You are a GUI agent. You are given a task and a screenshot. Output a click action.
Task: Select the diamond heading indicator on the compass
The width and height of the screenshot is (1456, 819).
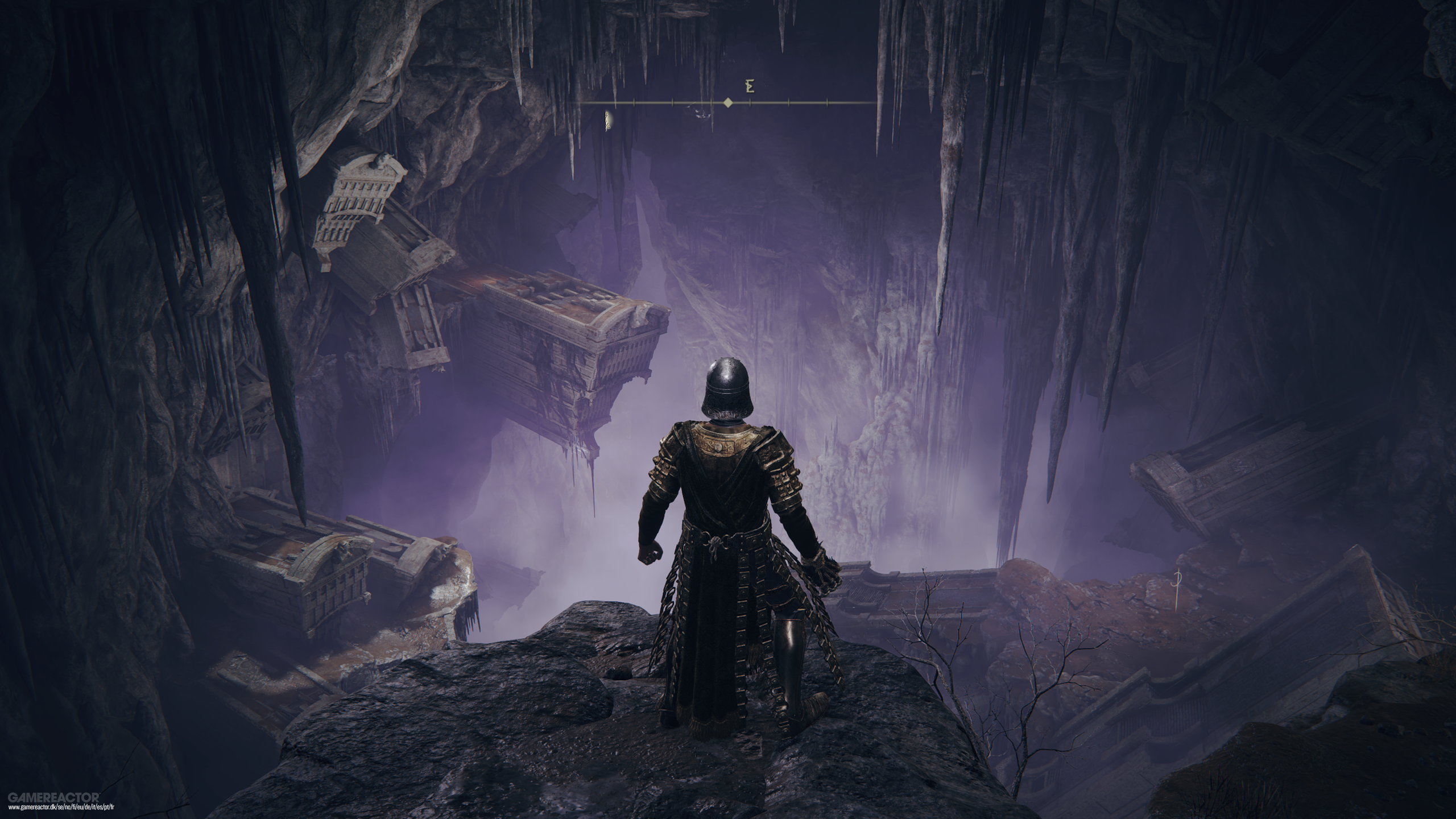pyautogui.click(x=727, y=103)
